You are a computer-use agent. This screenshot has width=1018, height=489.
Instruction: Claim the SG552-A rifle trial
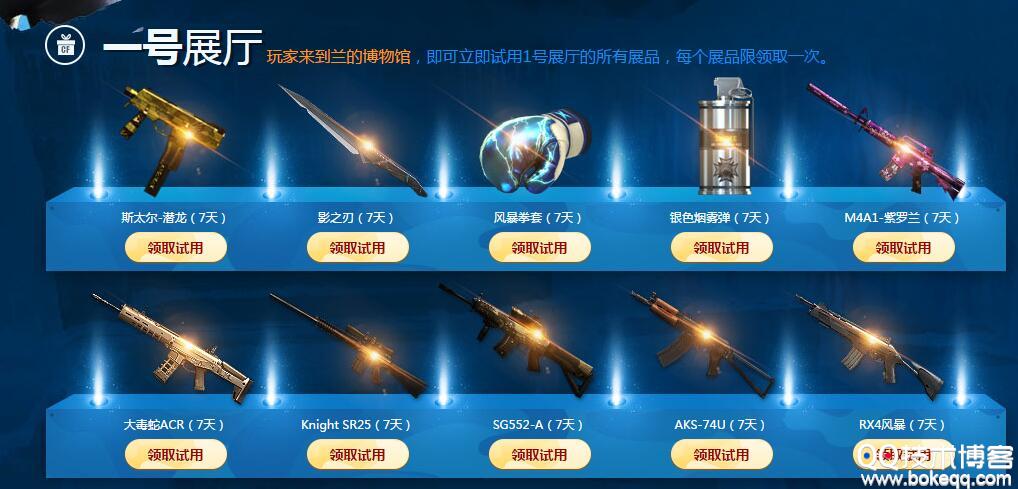539,454
